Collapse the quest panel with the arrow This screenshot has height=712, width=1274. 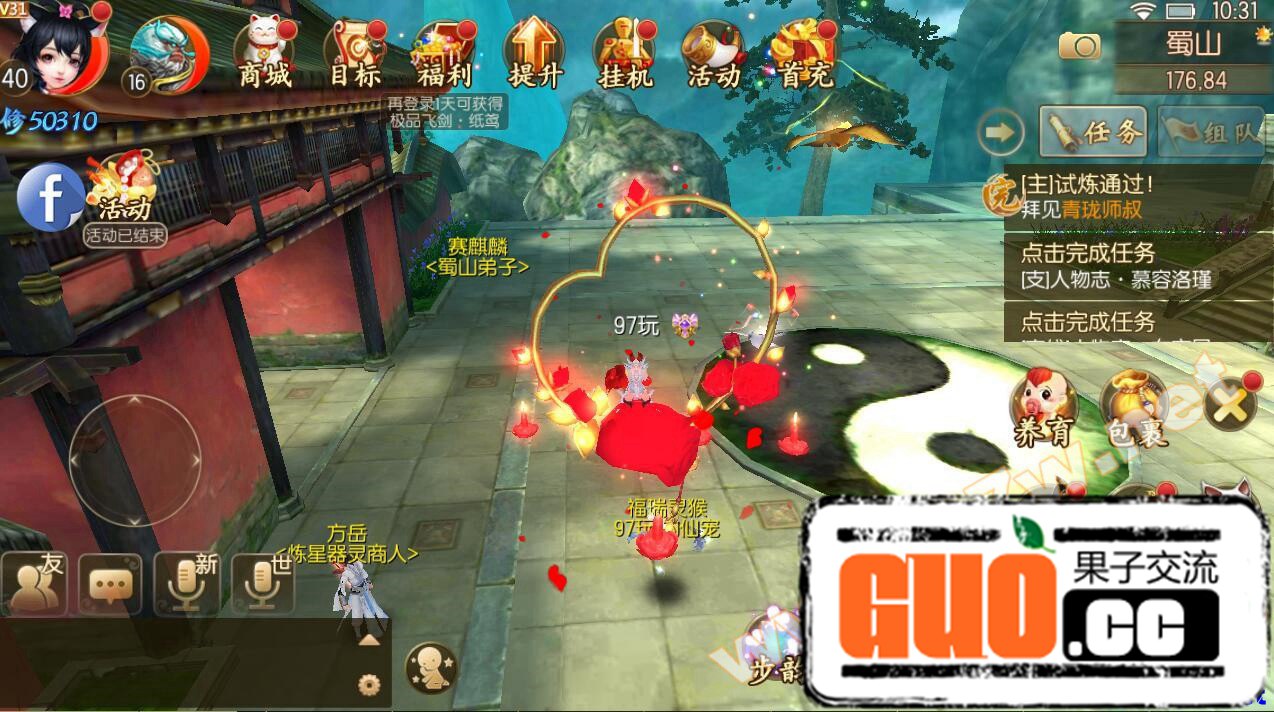pyautogui.click(x=1001, y=132)
